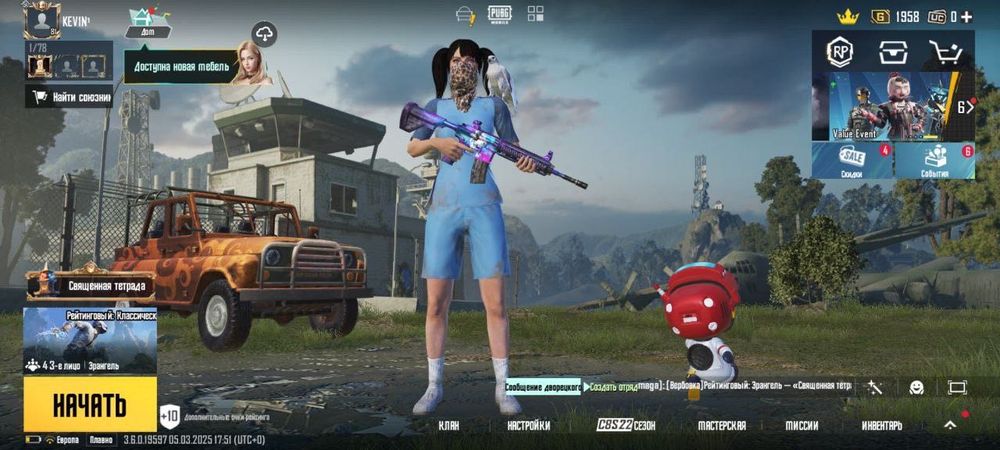Image resolution: width=1000 pixels, height=450 pixels.
Task: Click the cloud download icon
Action: 264,33
